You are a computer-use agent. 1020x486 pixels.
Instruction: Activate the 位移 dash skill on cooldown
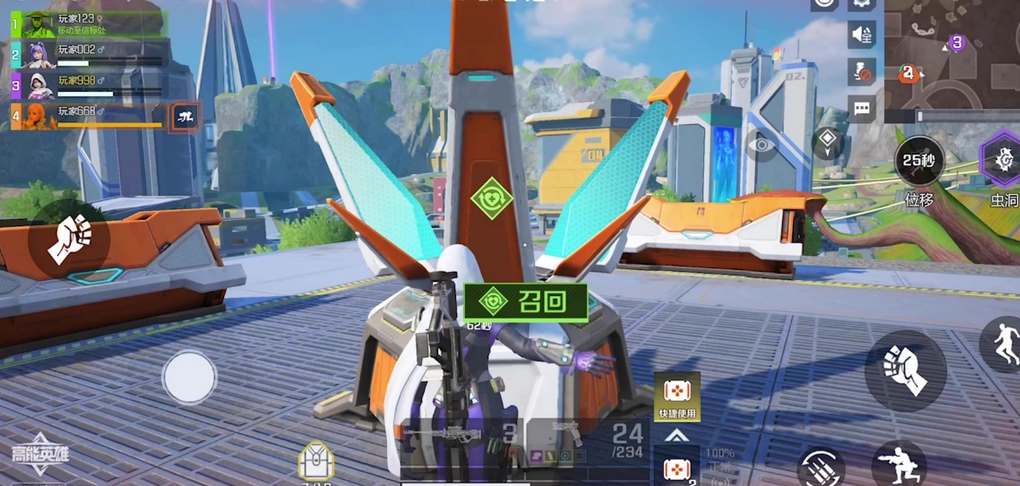point(919,161)
